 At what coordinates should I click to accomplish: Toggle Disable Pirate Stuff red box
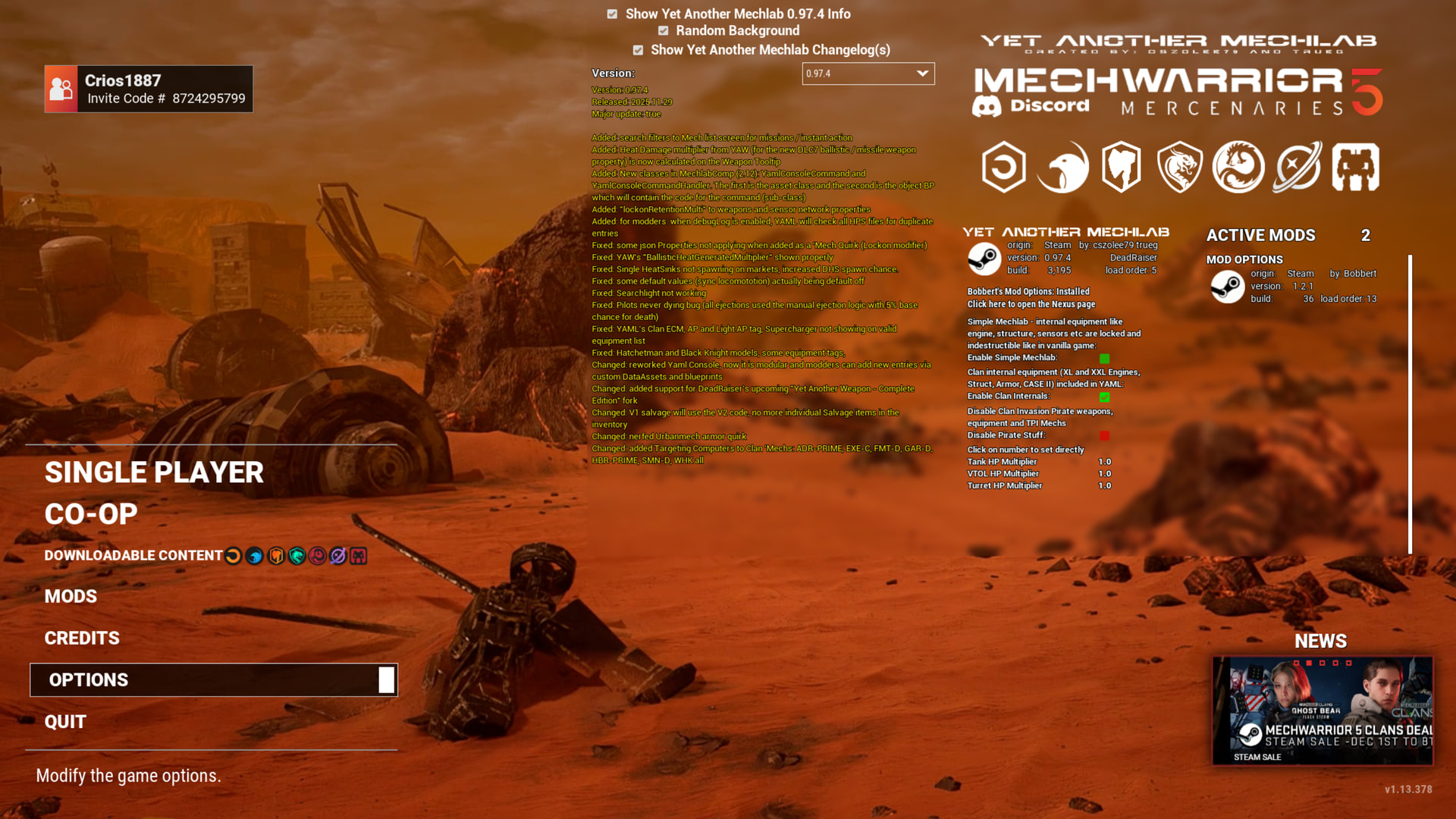(1104, 436)
